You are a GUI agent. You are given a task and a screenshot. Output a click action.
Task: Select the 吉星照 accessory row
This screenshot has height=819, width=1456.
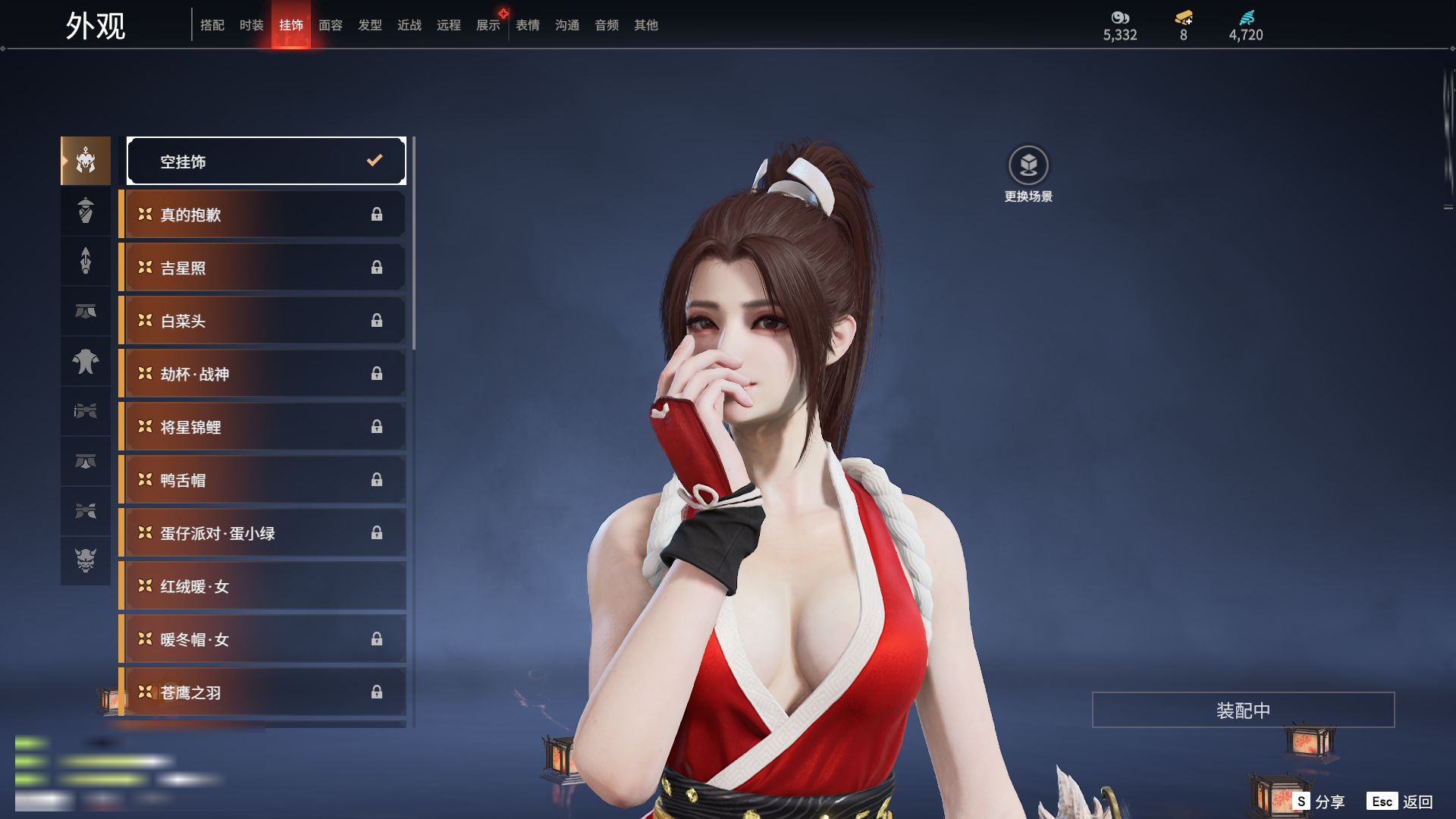point(262,268)
